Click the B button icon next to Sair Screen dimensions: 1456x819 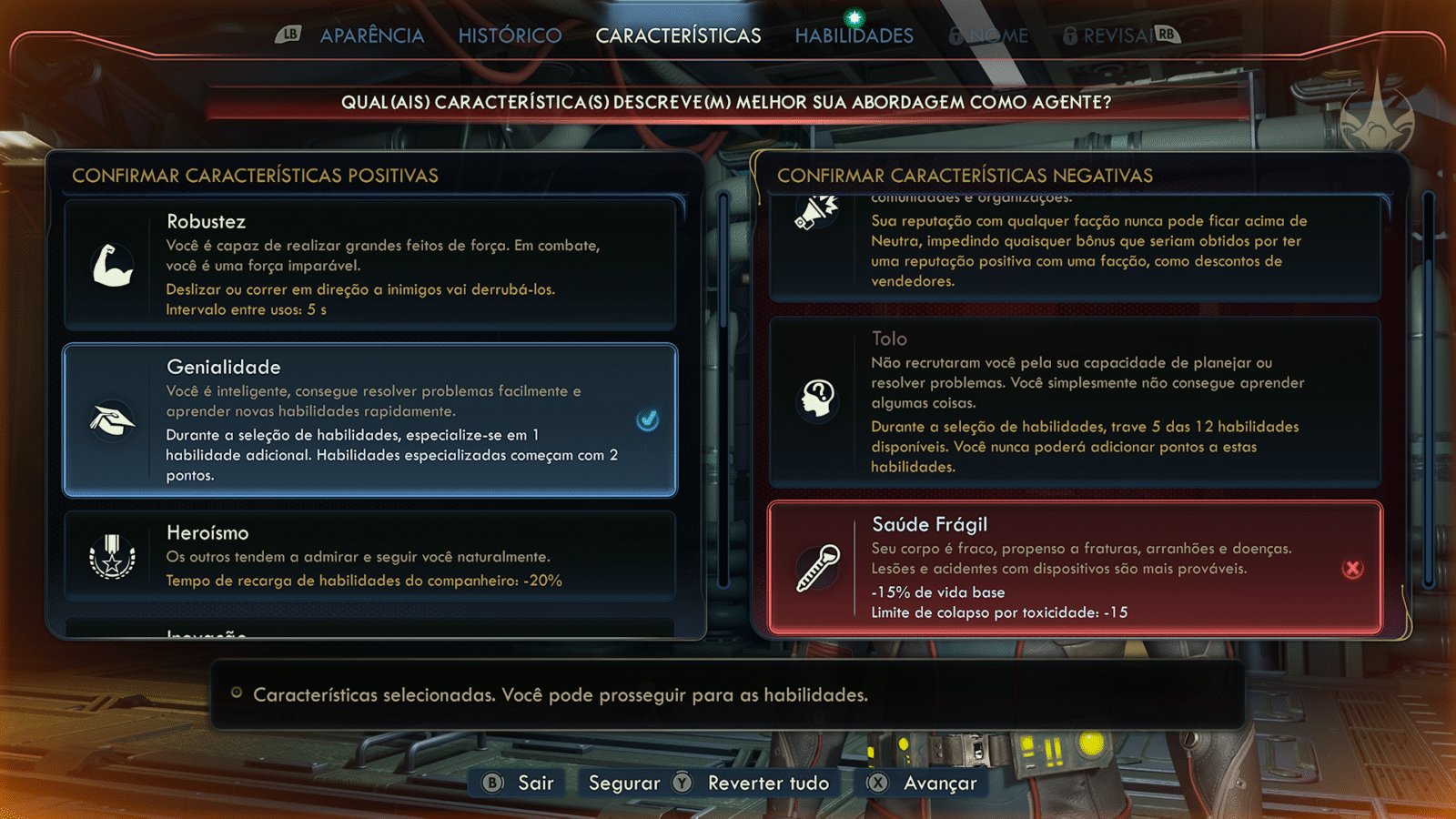490,783
